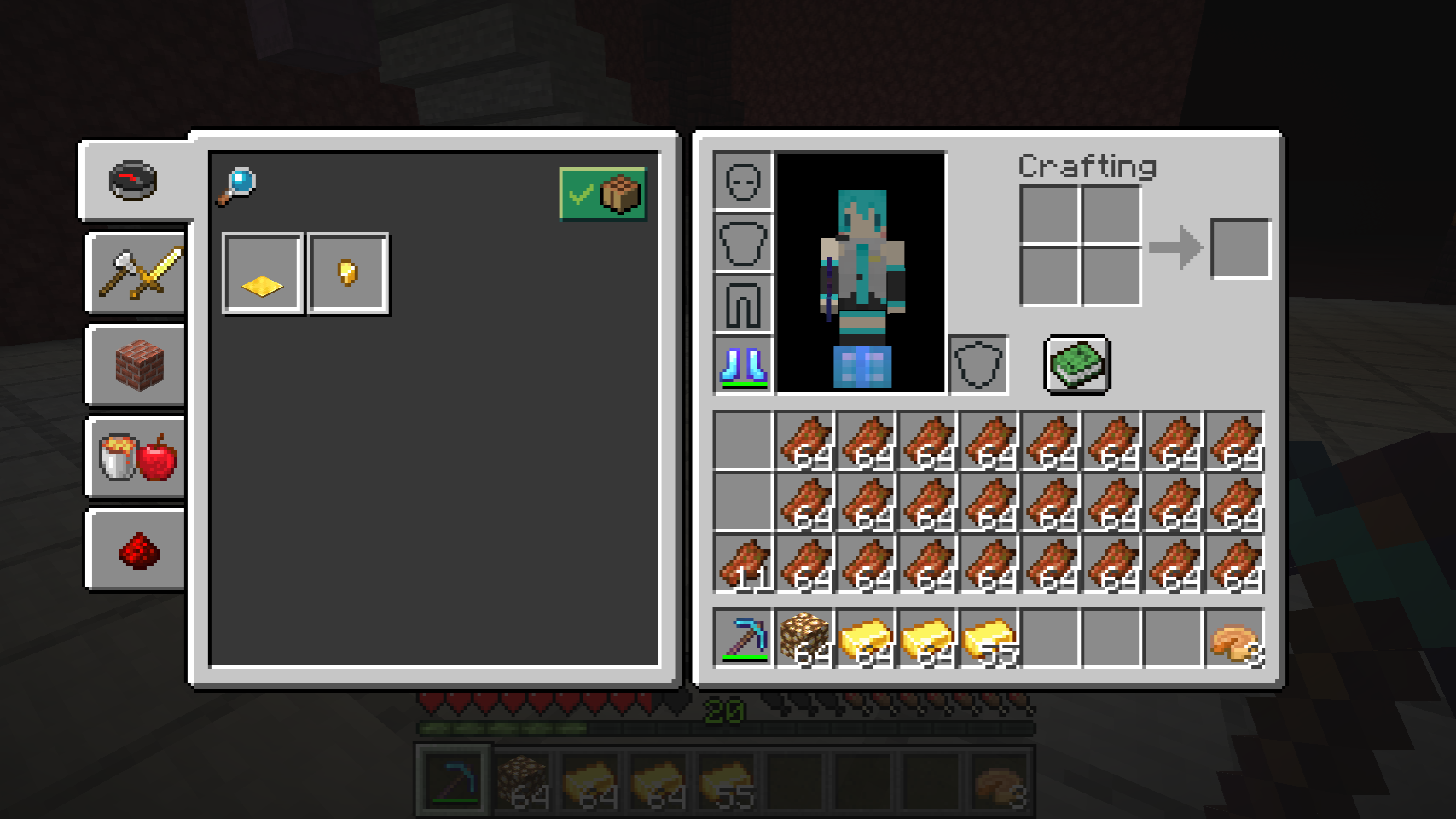The image size is (1456, 819).
Task: Select the glowstone stack in the hotbar
Action: 804,638
